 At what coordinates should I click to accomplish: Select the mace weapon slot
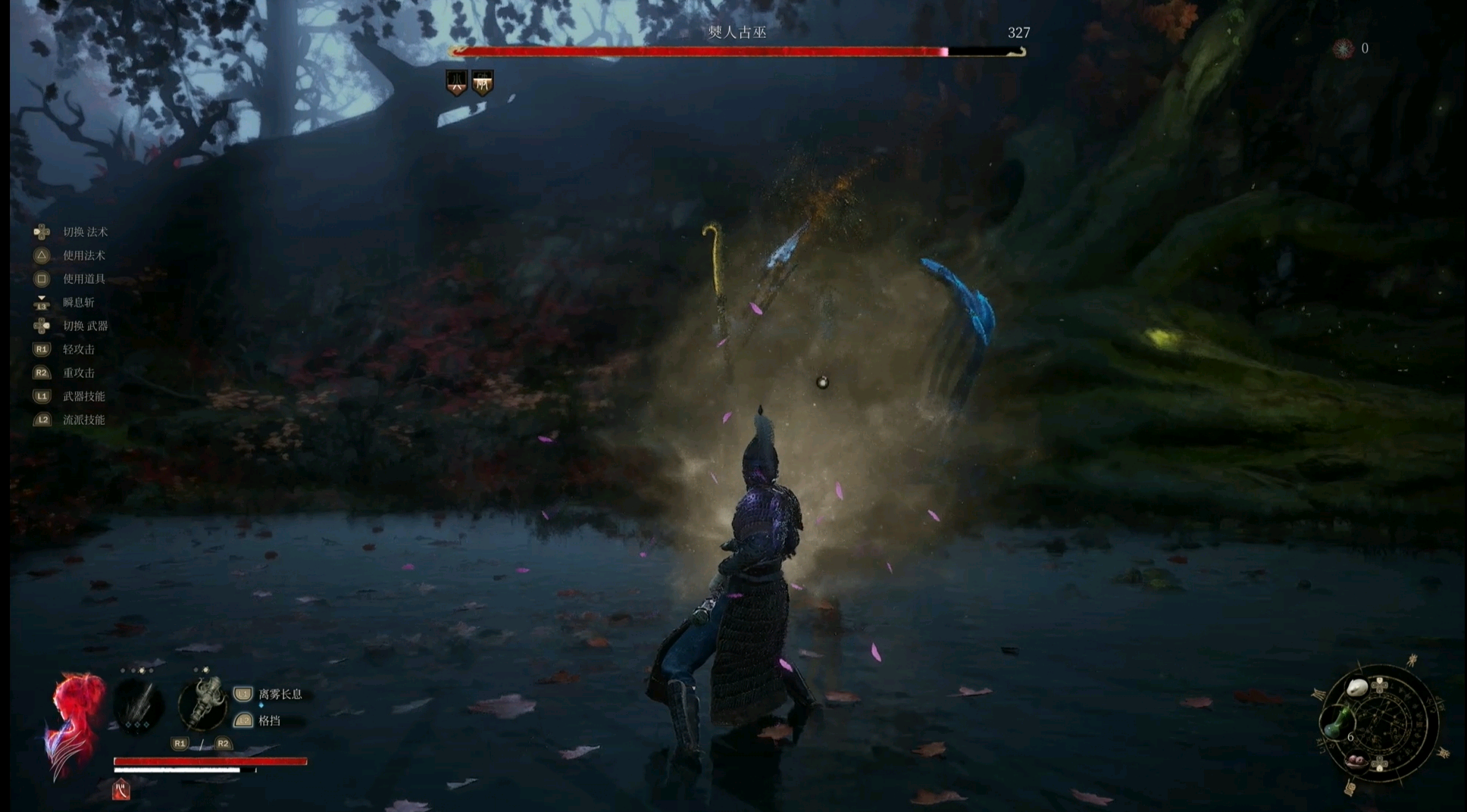click(x=203, y=703)
